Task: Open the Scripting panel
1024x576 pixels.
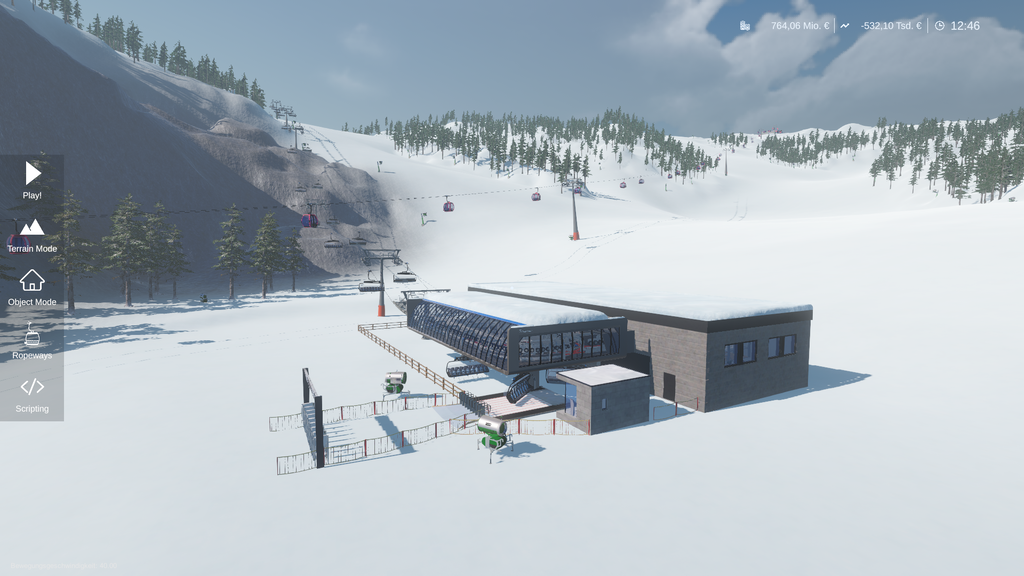Action: pyautogui.click(x=32, y=394)
